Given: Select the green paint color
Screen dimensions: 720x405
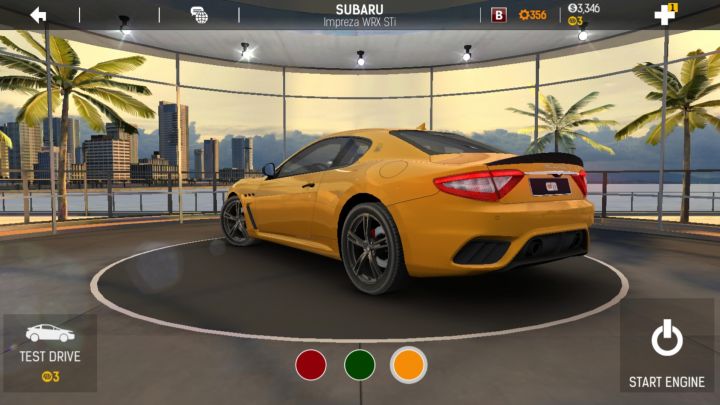Looking at the screenshot, I should (360, 365).
